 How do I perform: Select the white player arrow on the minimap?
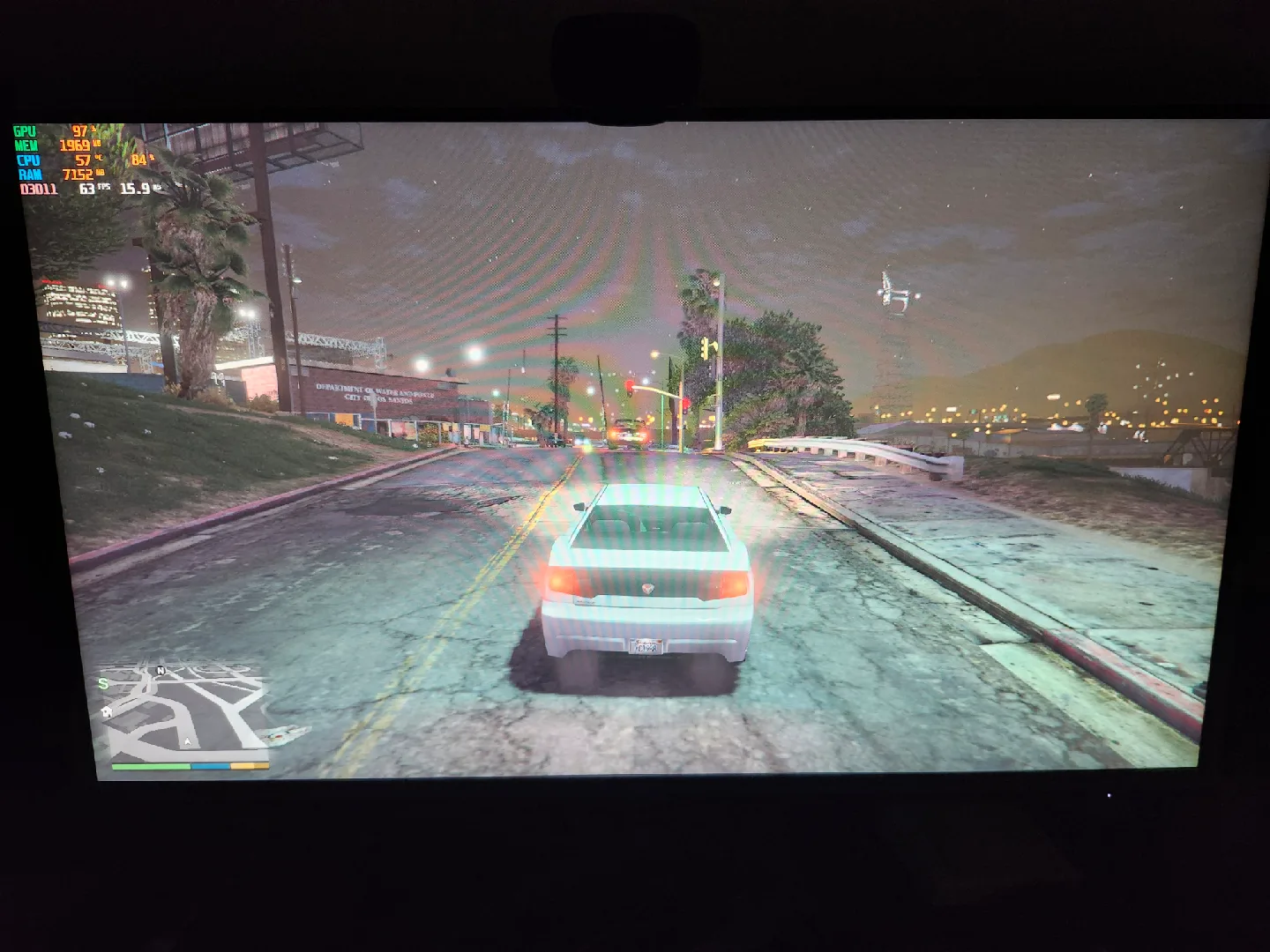[x=188, y=742]
